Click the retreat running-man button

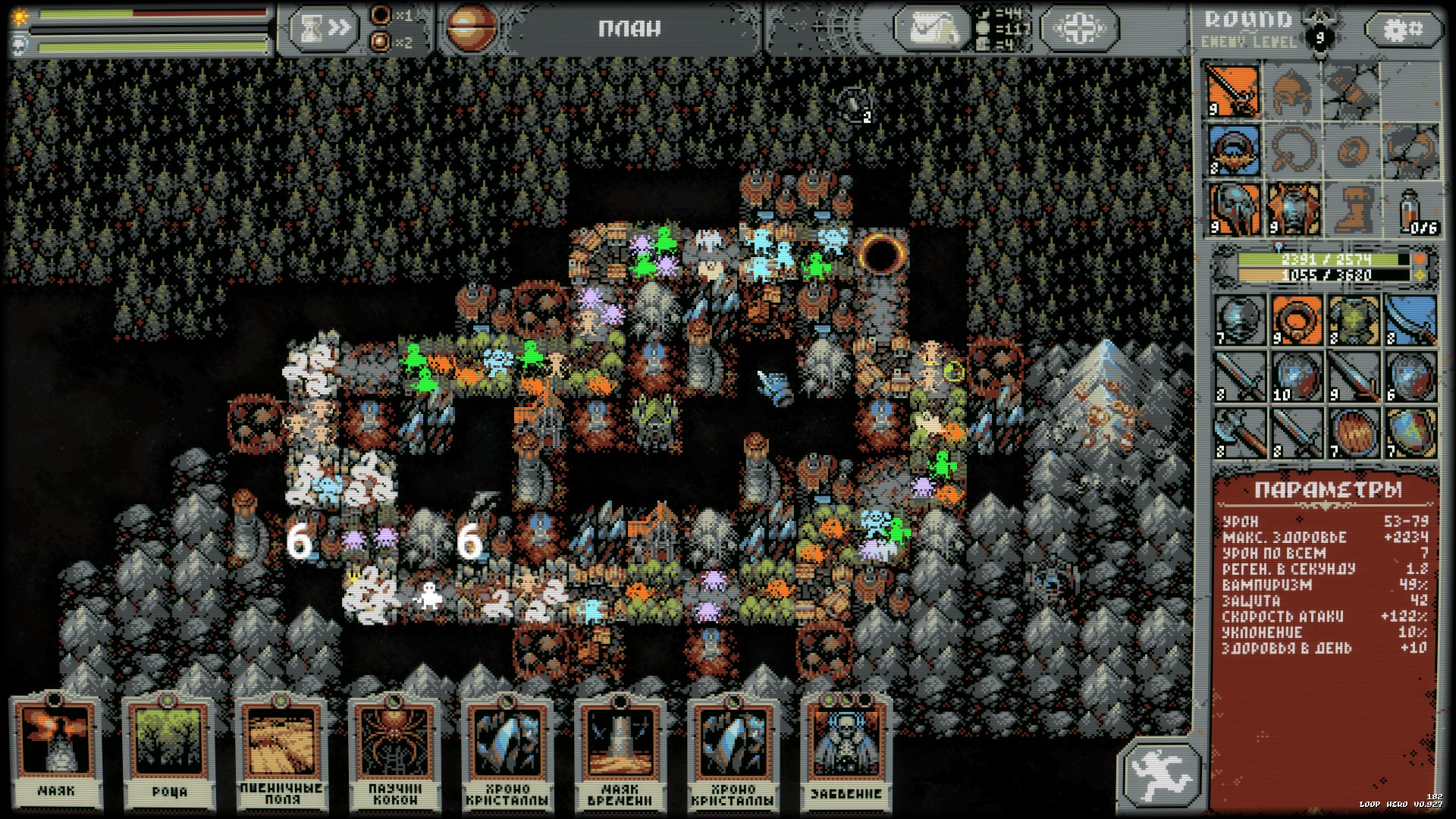point(1159,774)
